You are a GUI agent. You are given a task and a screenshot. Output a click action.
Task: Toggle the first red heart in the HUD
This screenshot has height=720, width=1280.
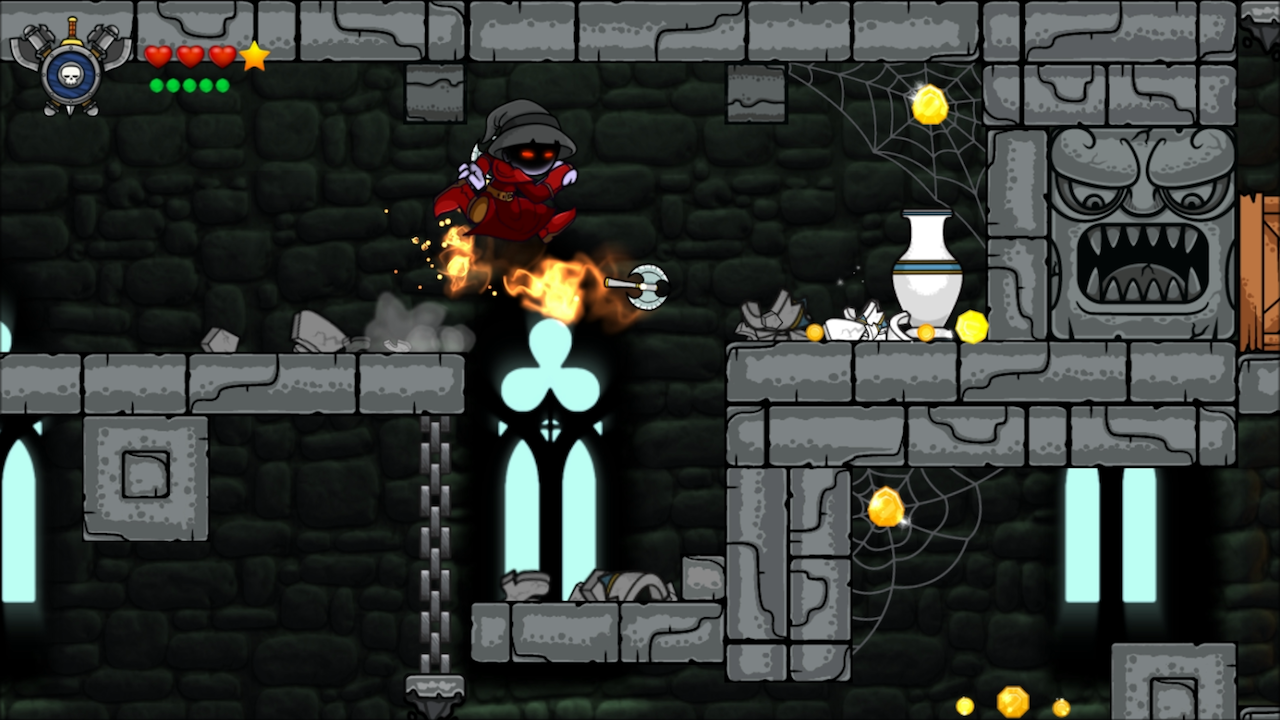pos(159,57)
